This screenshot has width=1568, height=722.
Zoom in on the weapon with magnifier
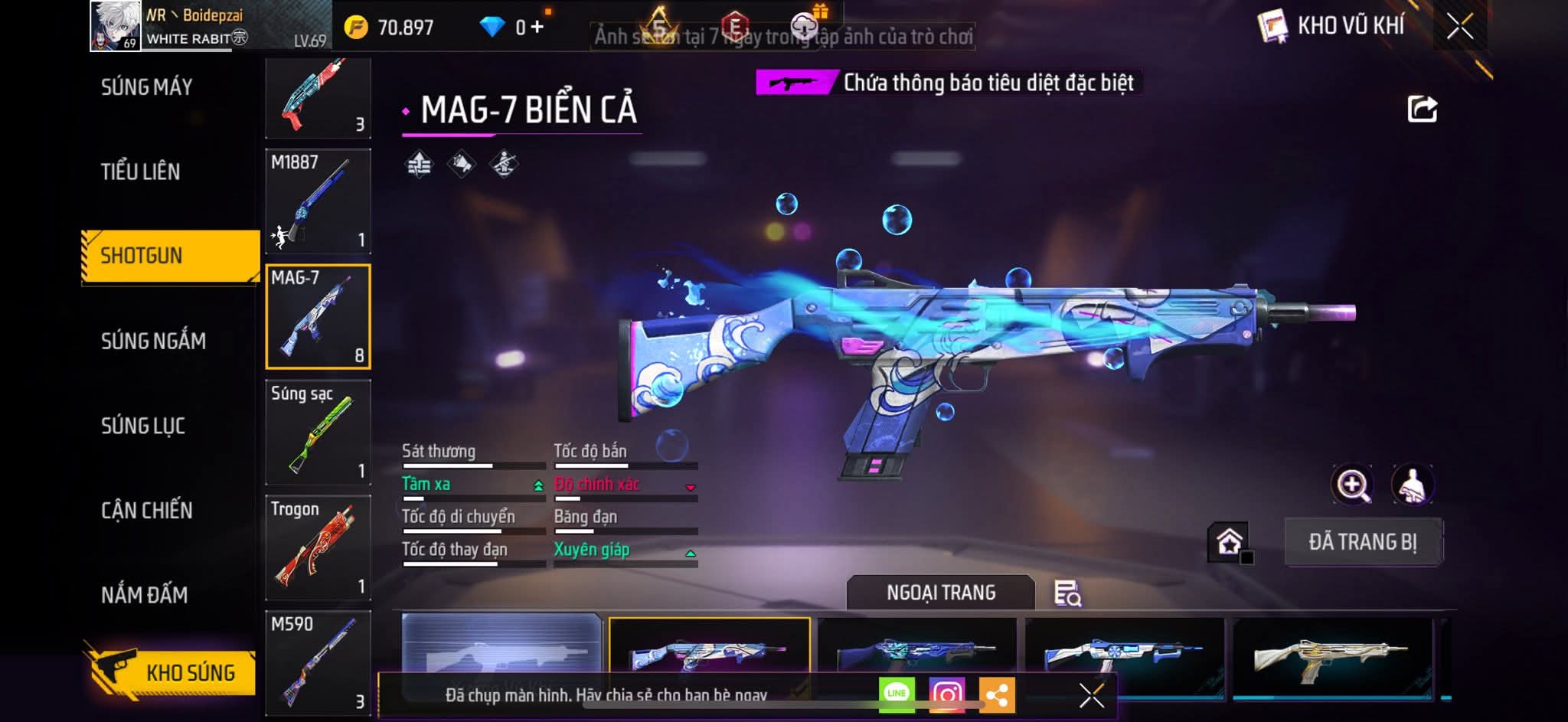pos(1353,485)
